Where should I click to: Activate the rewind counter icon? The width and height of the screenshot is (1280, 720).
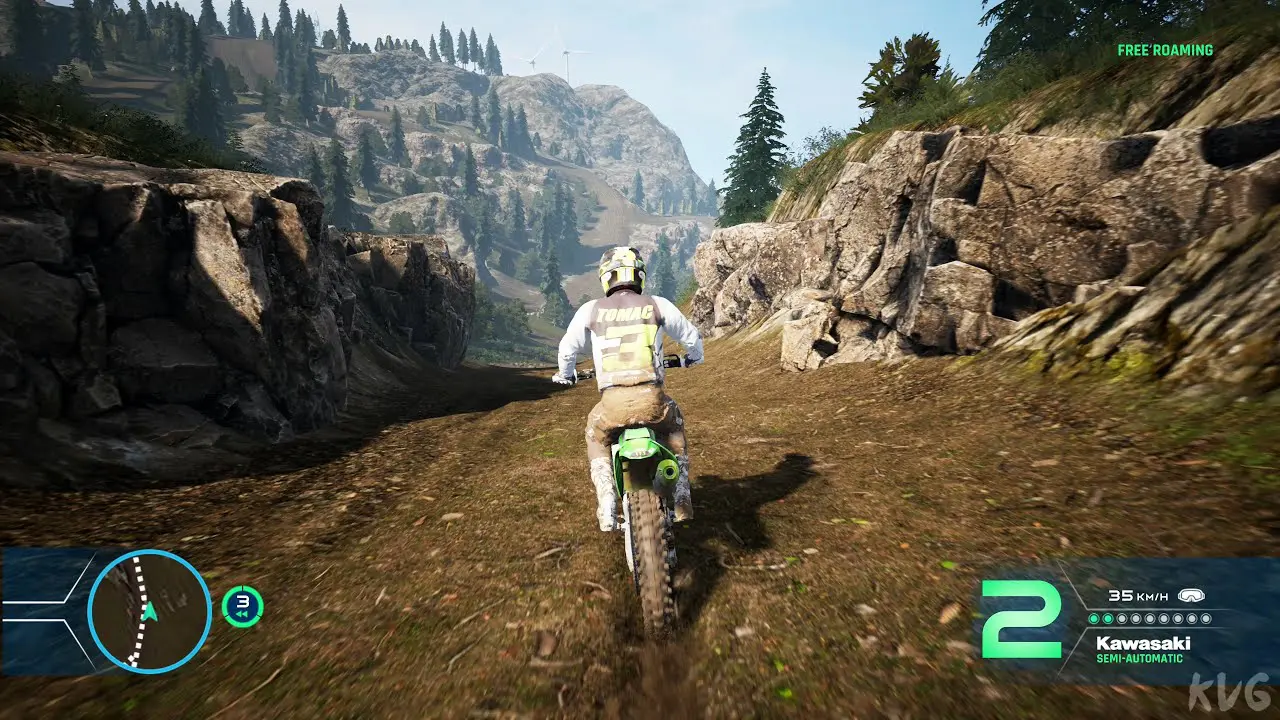242,606
